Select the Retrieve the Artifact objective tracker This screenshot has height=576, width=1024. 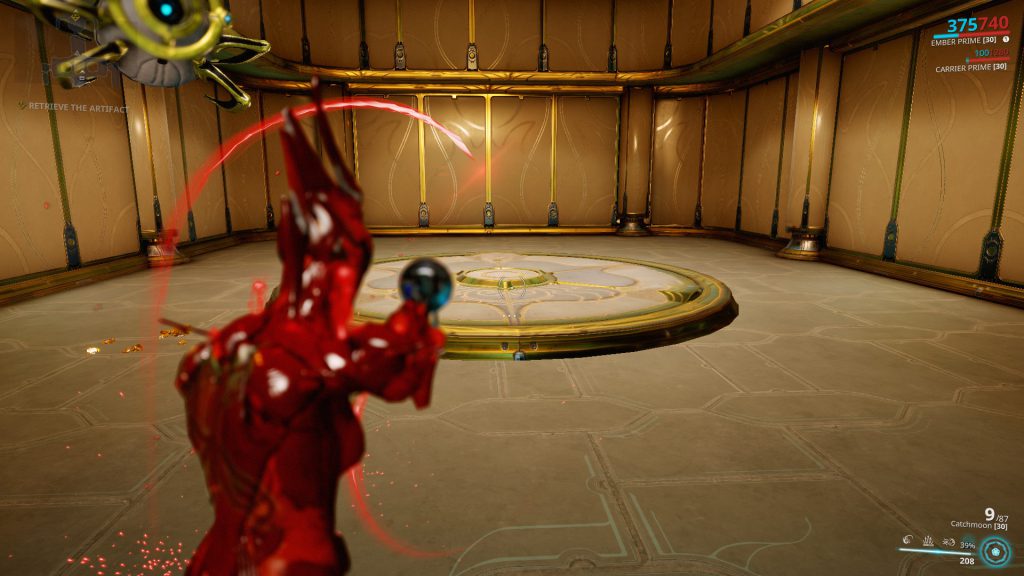(78, 107)
